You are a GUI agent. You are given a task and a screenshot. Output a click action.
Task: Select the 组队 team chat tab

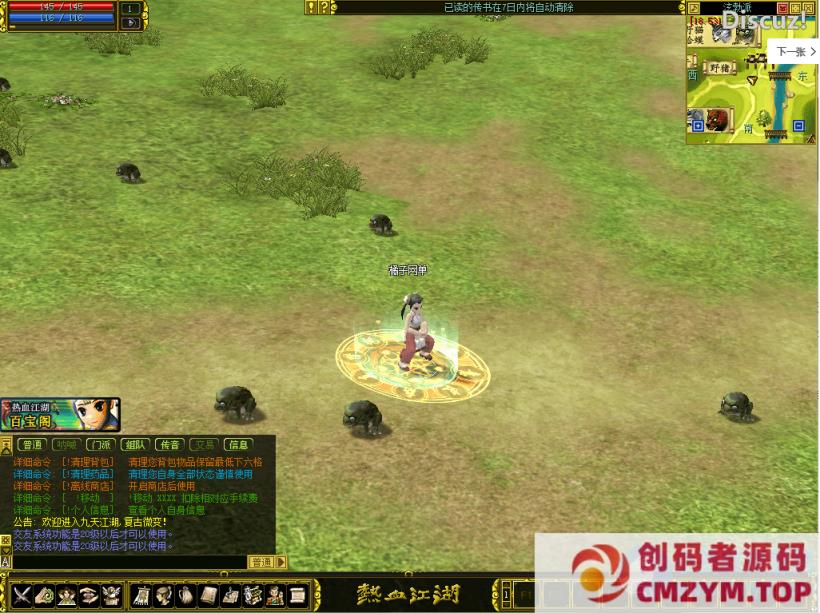coord(135,444)
